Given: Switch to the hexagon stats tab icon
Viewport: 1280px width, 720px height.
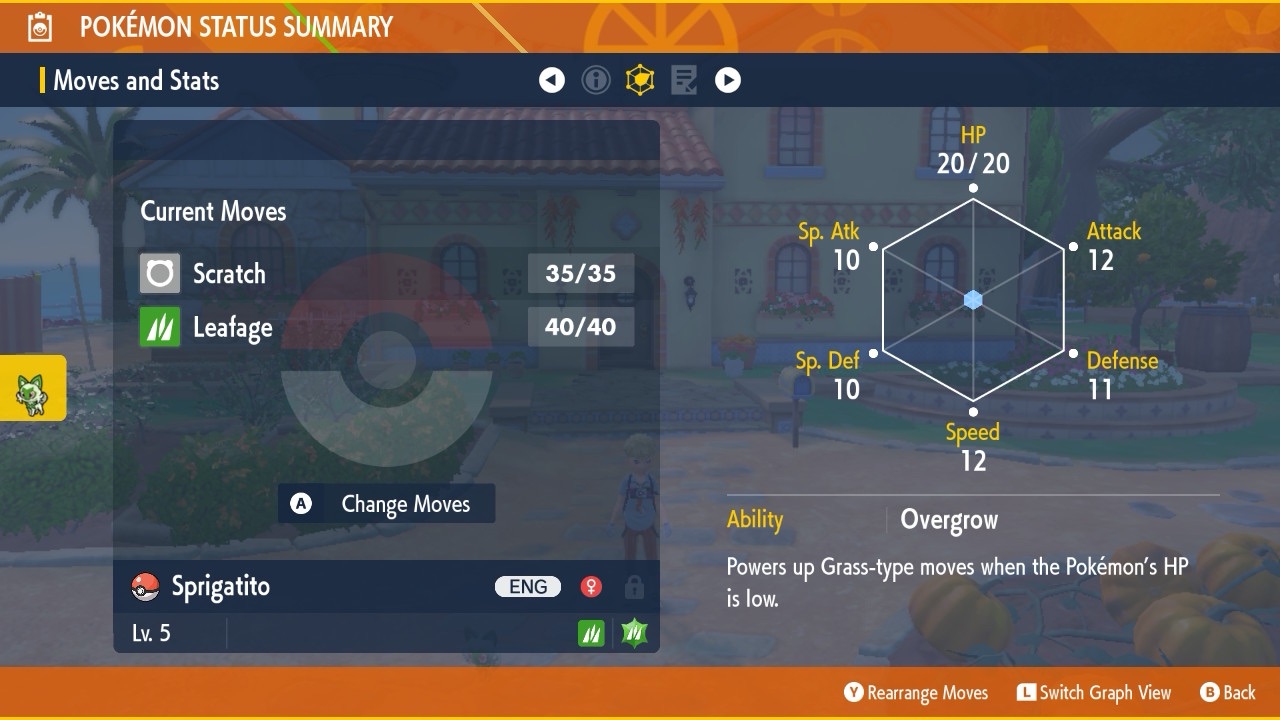Looking at the screenshot, I should point(640,80).
